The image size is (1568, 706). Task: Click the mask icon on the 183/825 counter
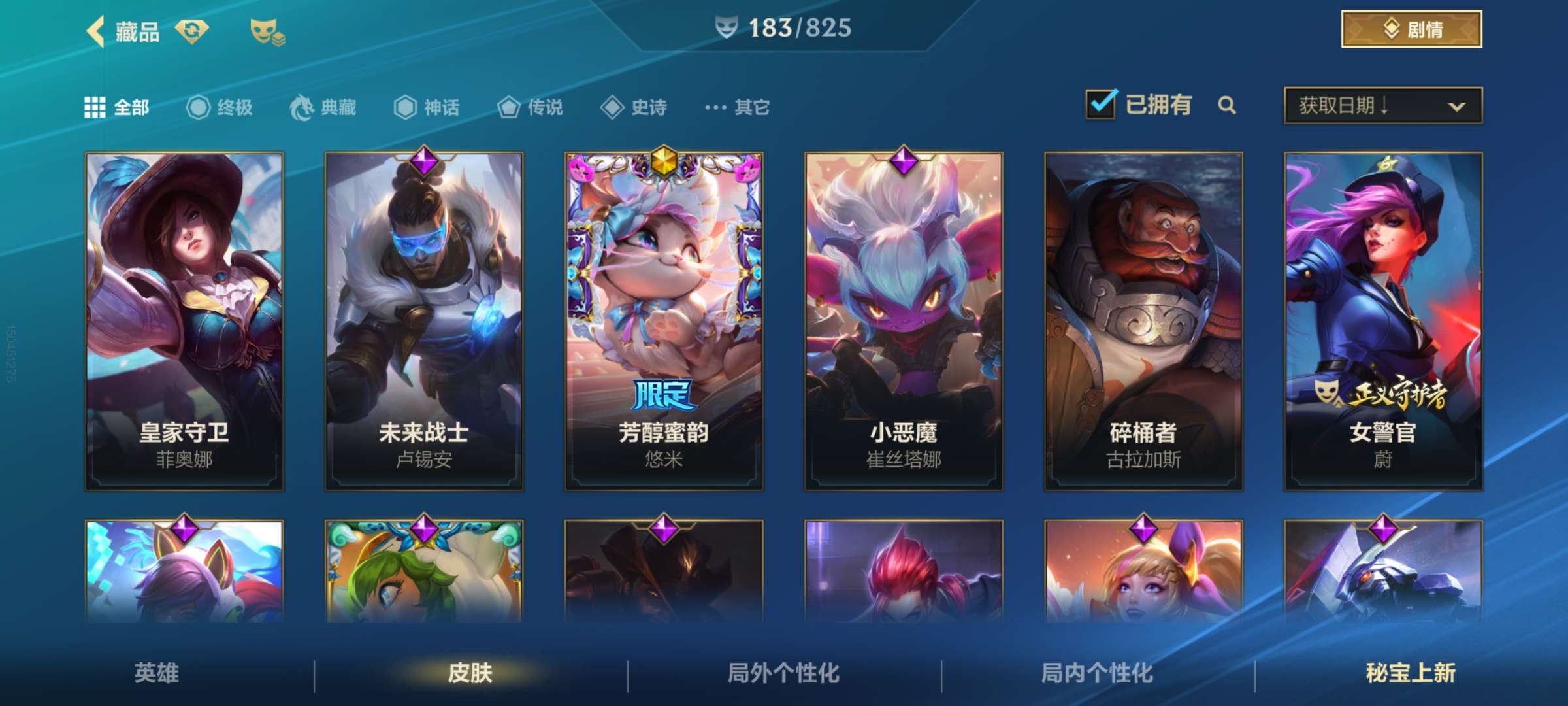click(727, 27)
